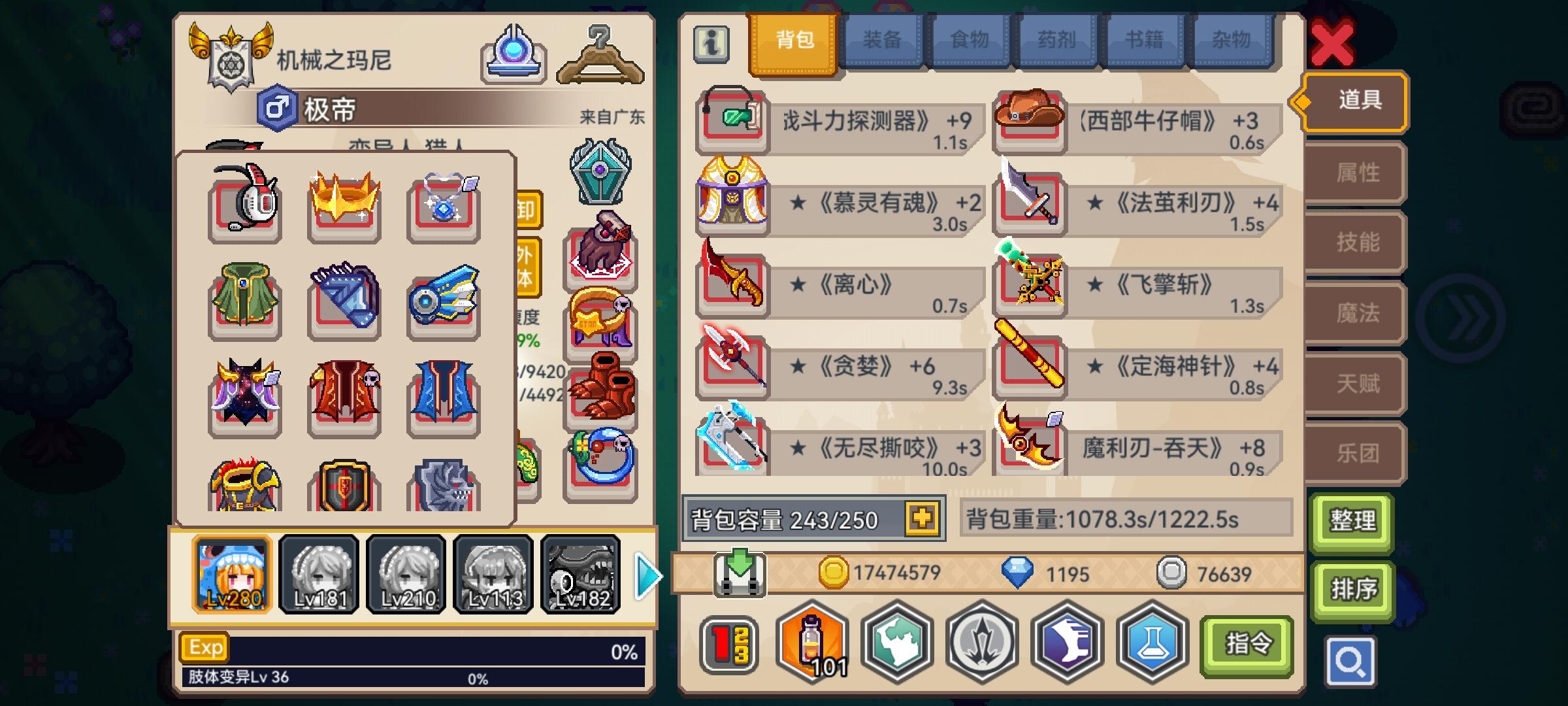The height and width of the screenshot is (706, 1568).
Task: Click the info icon beside the tabs
Action: tap(712, 46)
